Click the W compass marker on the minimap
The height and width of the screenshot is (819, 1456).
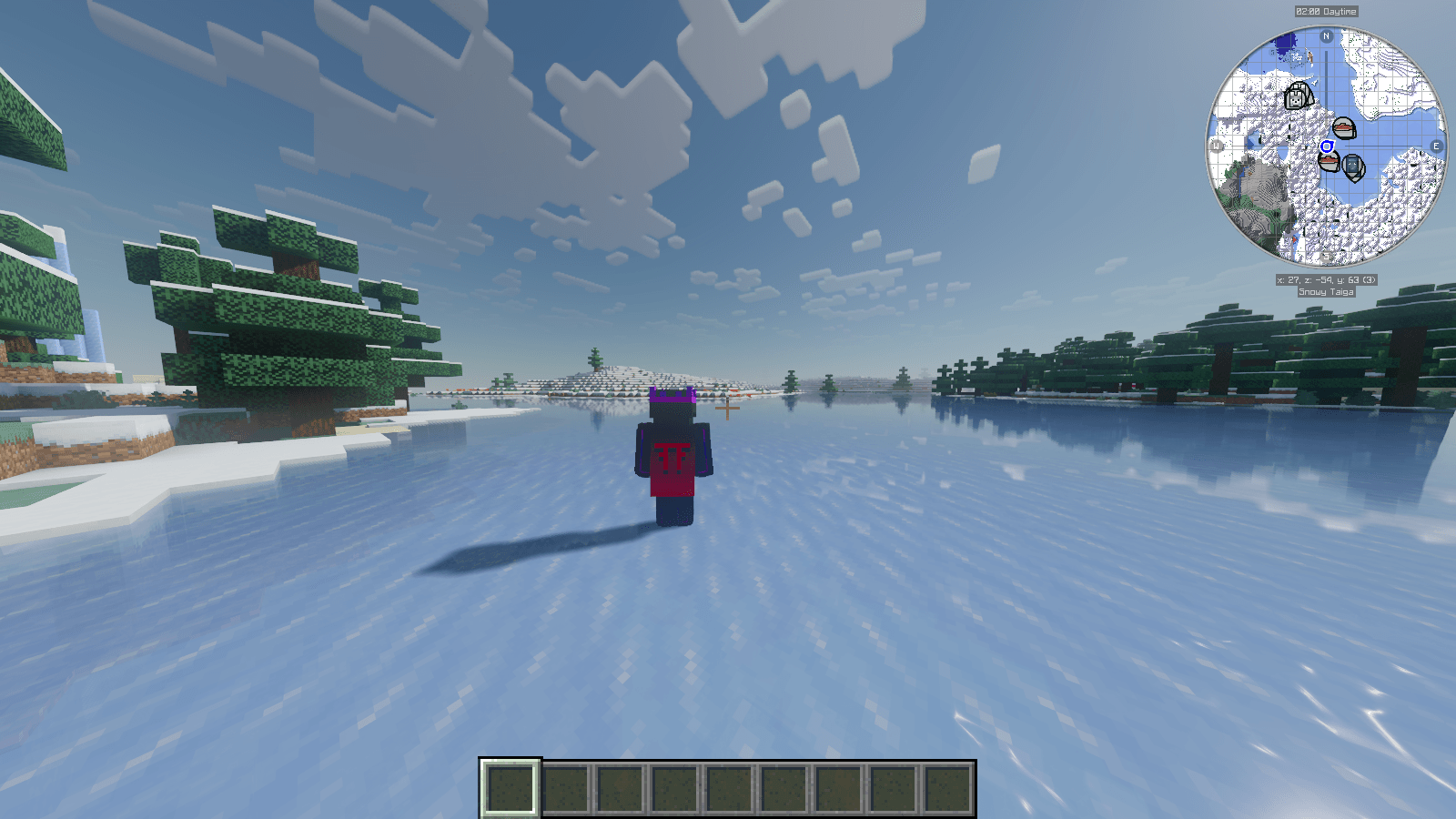(1215, 144)
